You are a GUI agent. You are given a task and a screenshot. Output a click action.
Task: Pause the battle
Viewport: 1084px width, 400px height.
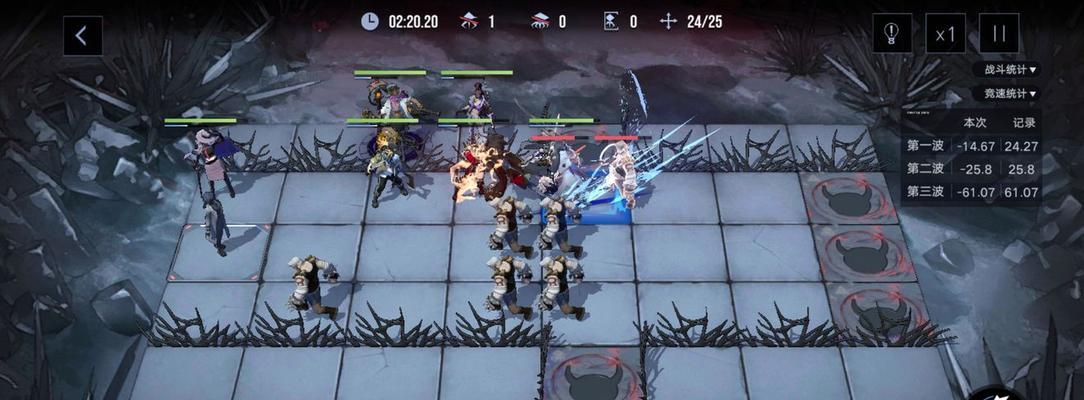click(998, 33)
